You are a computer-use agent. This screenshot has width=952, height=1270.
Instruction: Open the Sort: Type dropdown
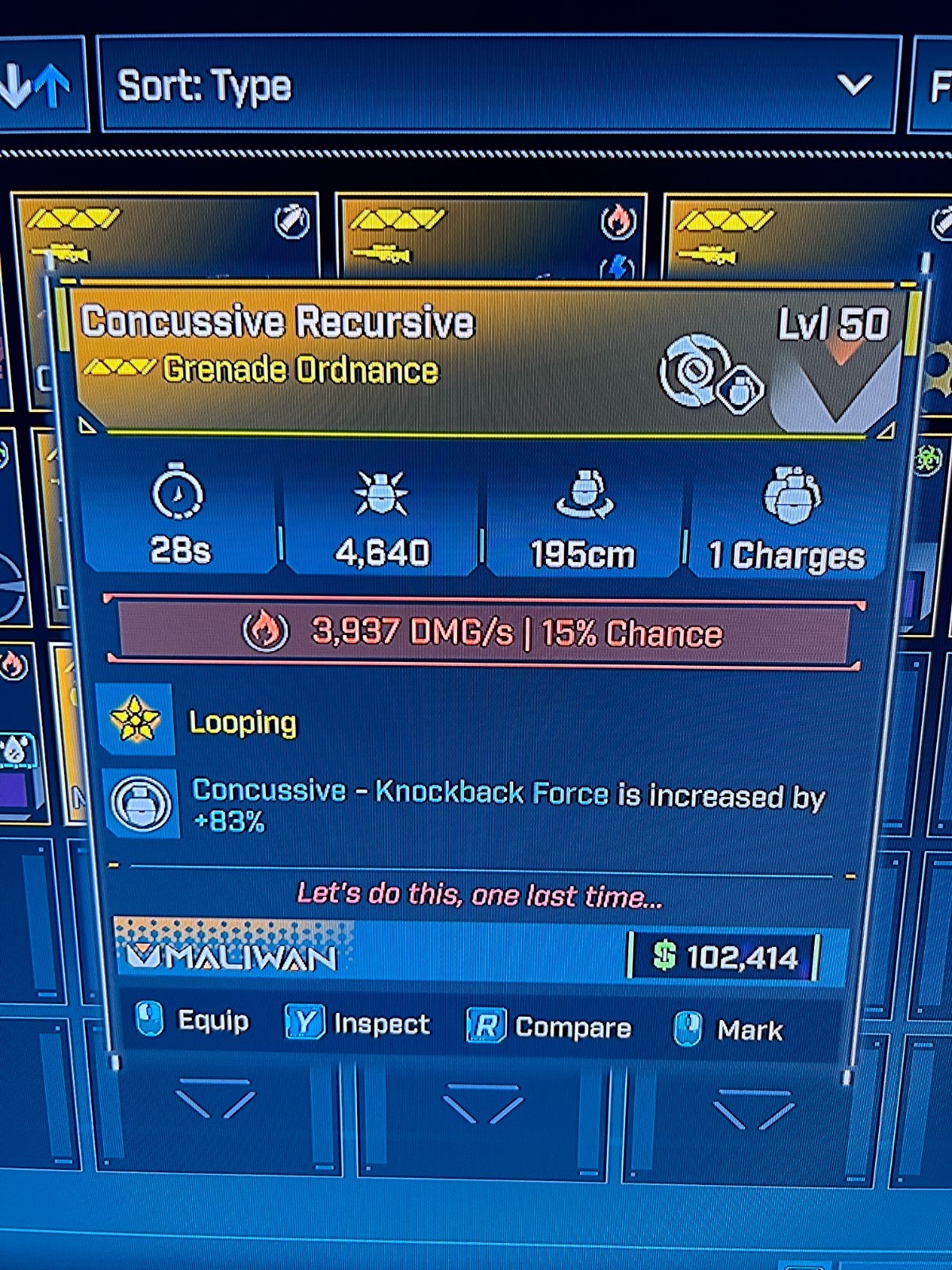coord(498,85)
